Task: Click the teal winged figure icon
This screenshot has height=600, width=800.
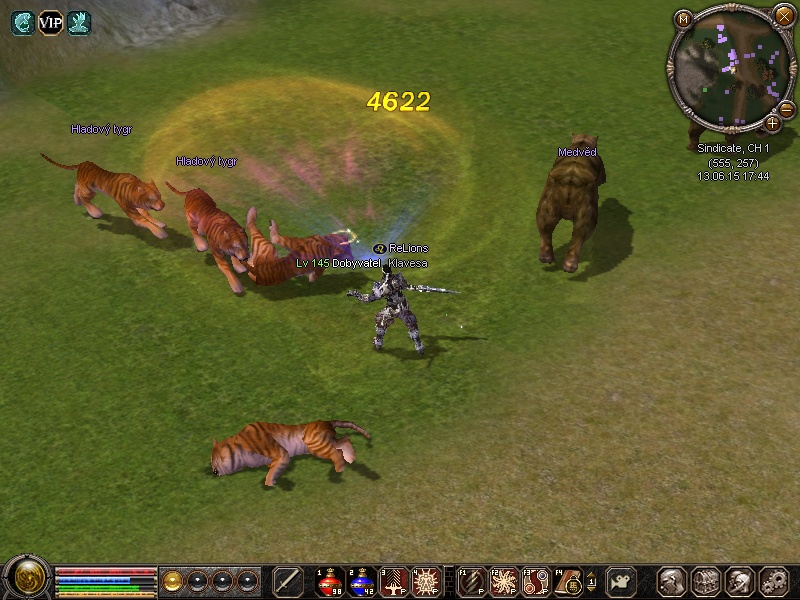Action: pos(79,23)
